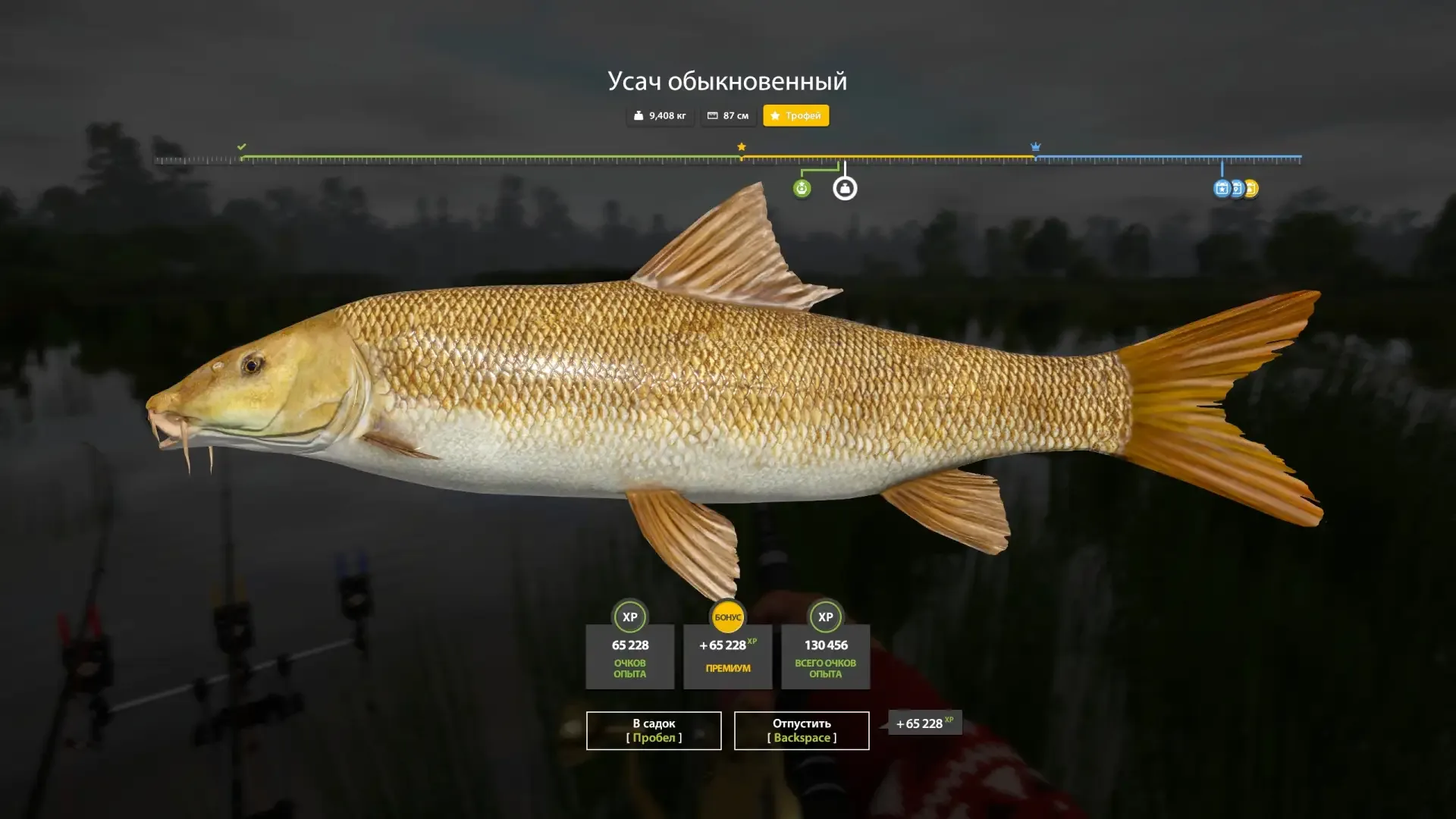
Task: Select the green circular marker on the scale
Action: click(802, 188)
